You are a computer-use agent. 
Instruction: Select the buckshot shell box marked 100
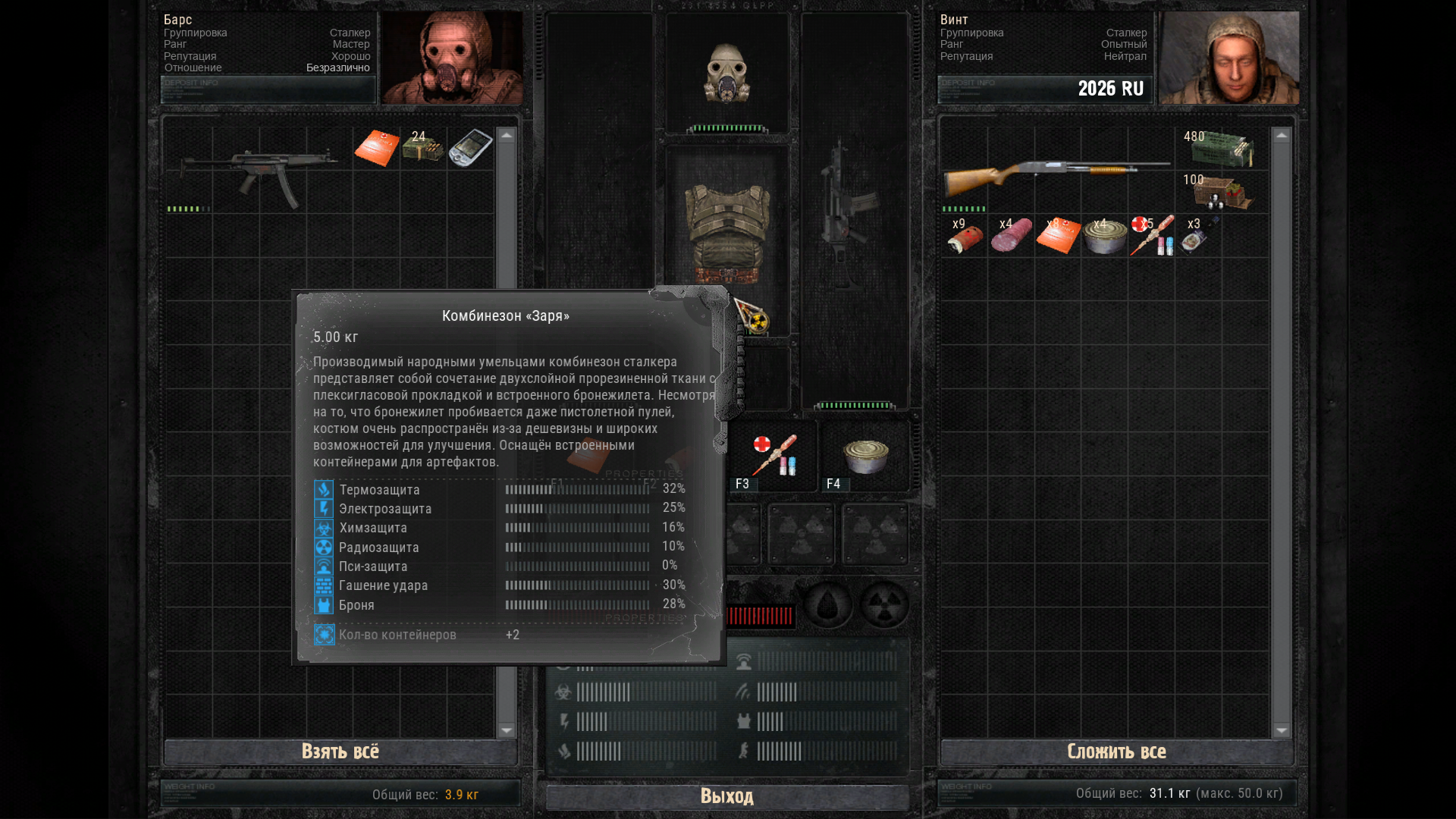click(1221, 193)
